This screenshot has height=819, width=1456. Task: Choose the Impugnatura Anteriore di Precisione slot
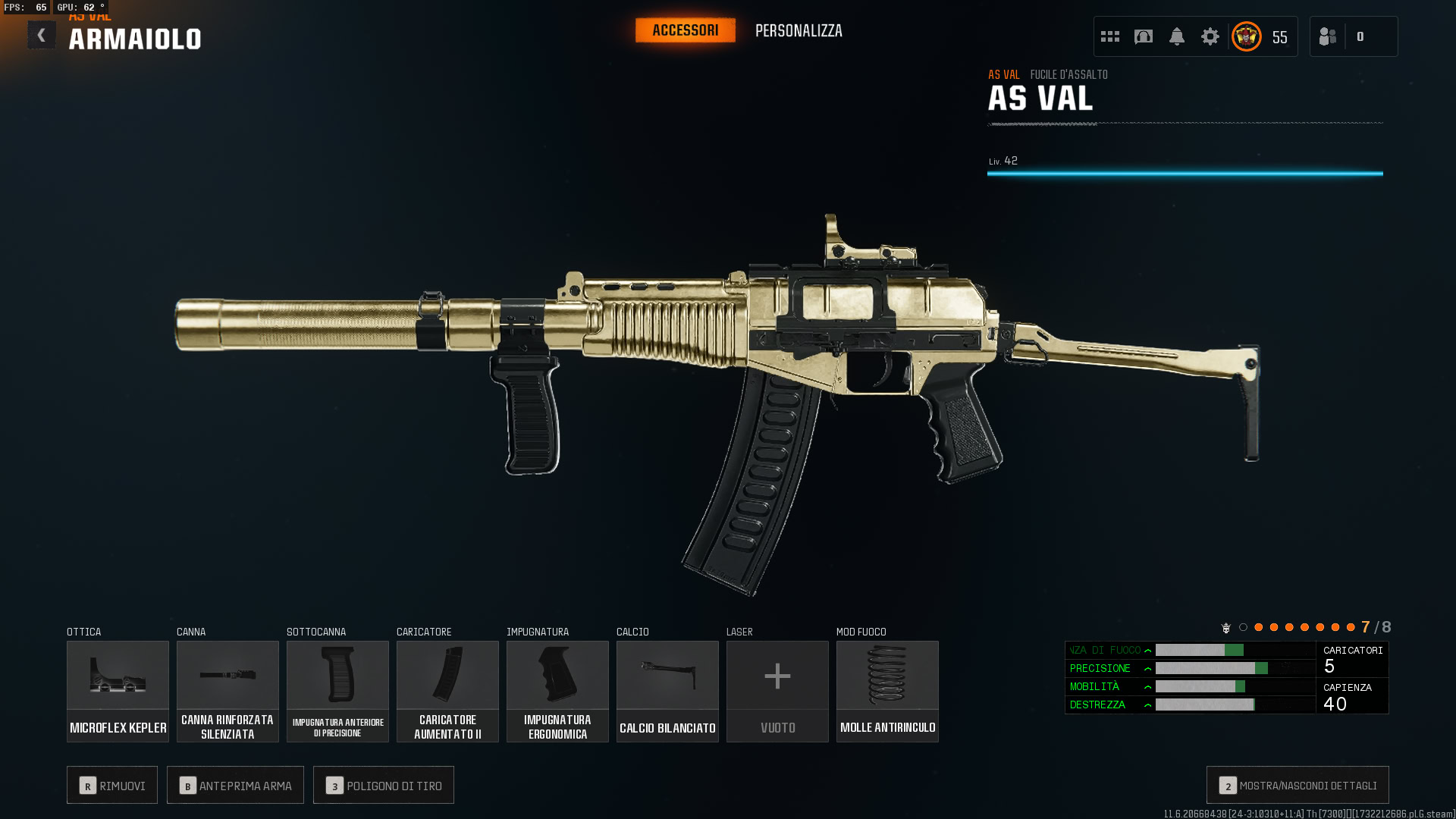[337, 691]
